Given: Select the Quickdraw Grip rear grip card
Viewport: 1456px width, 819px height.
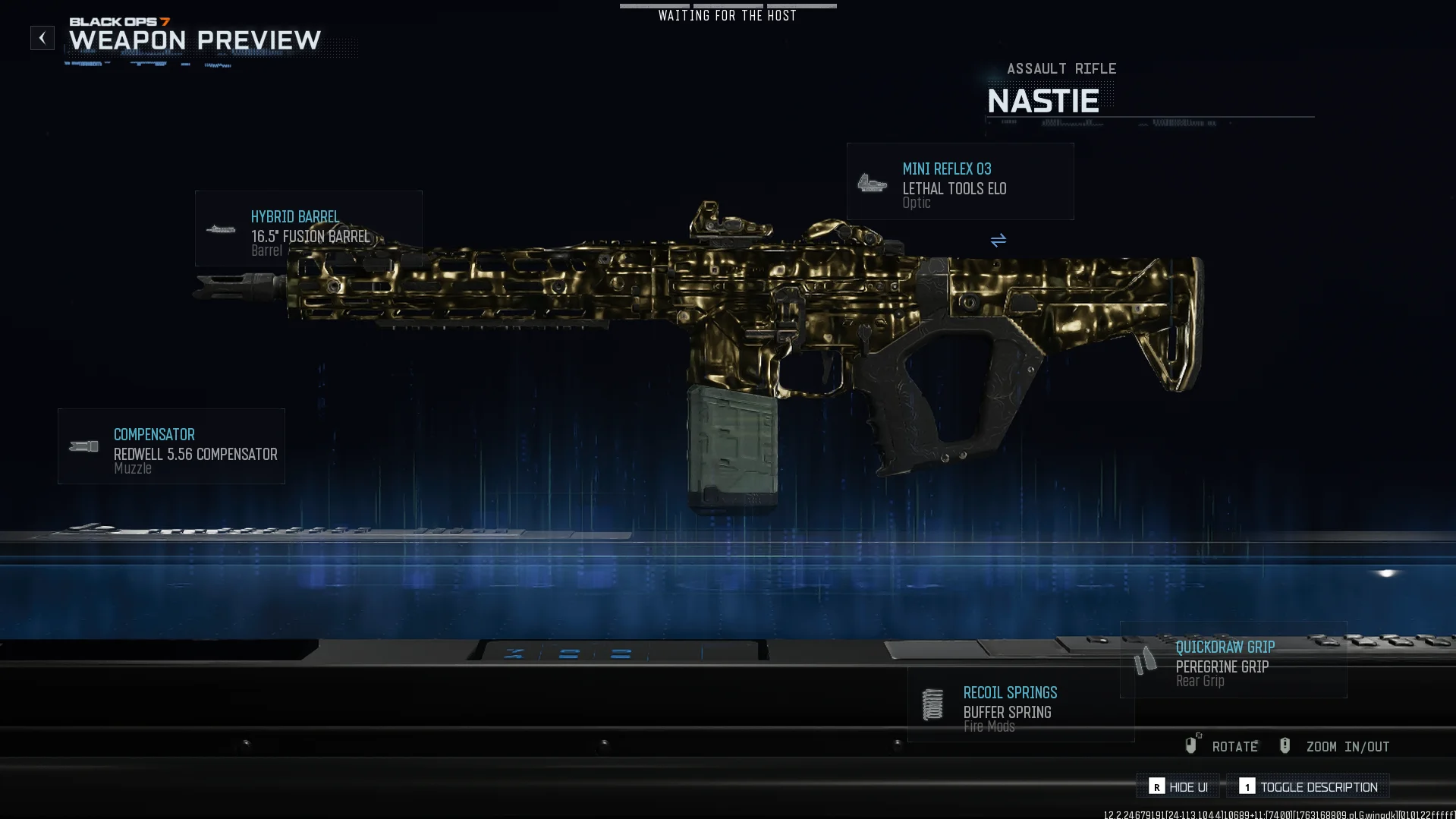Looking at the screenshot, I should tap(1233, 660).
